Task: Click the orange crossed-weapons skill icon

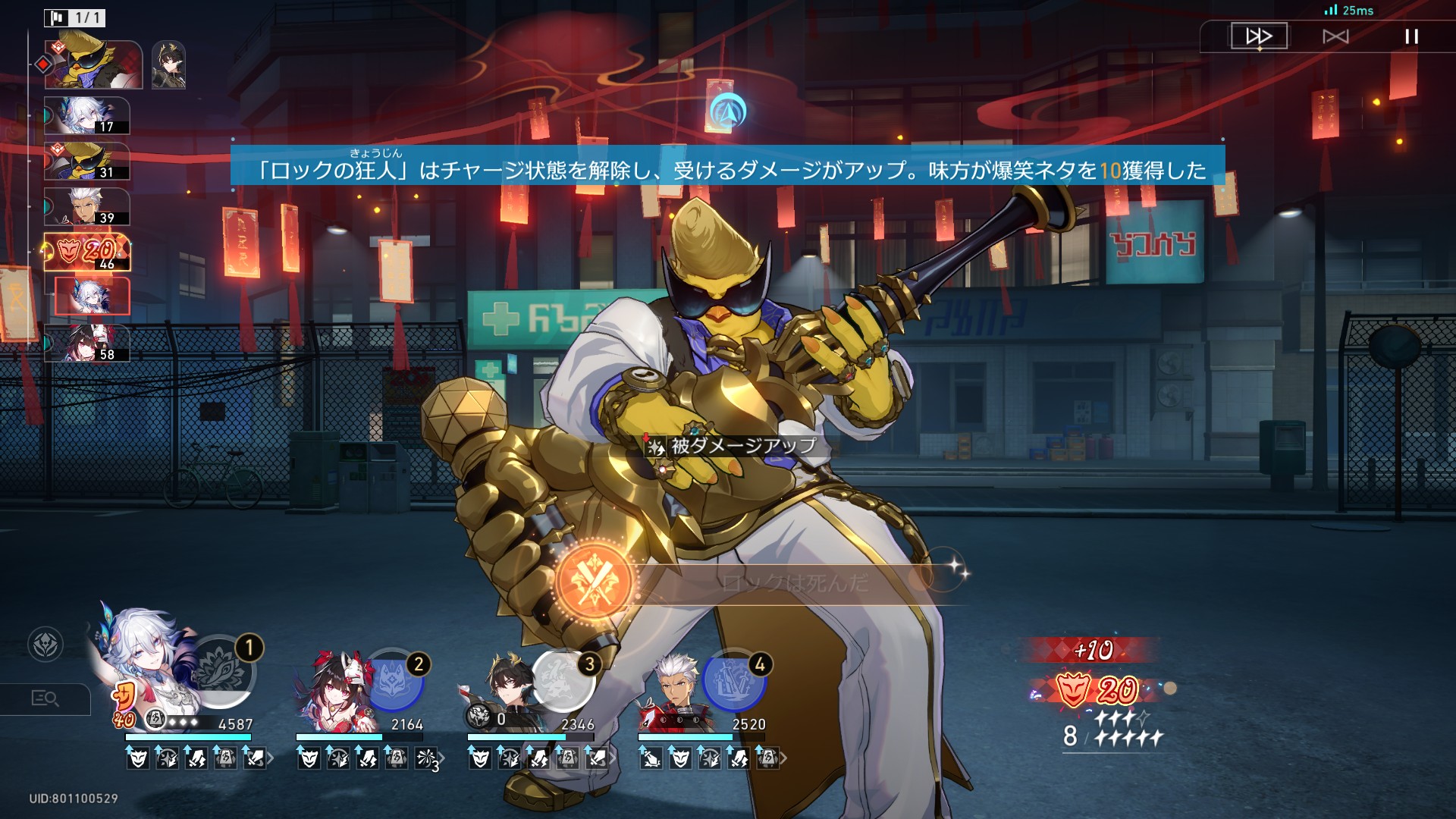Action: coord(595,582)
